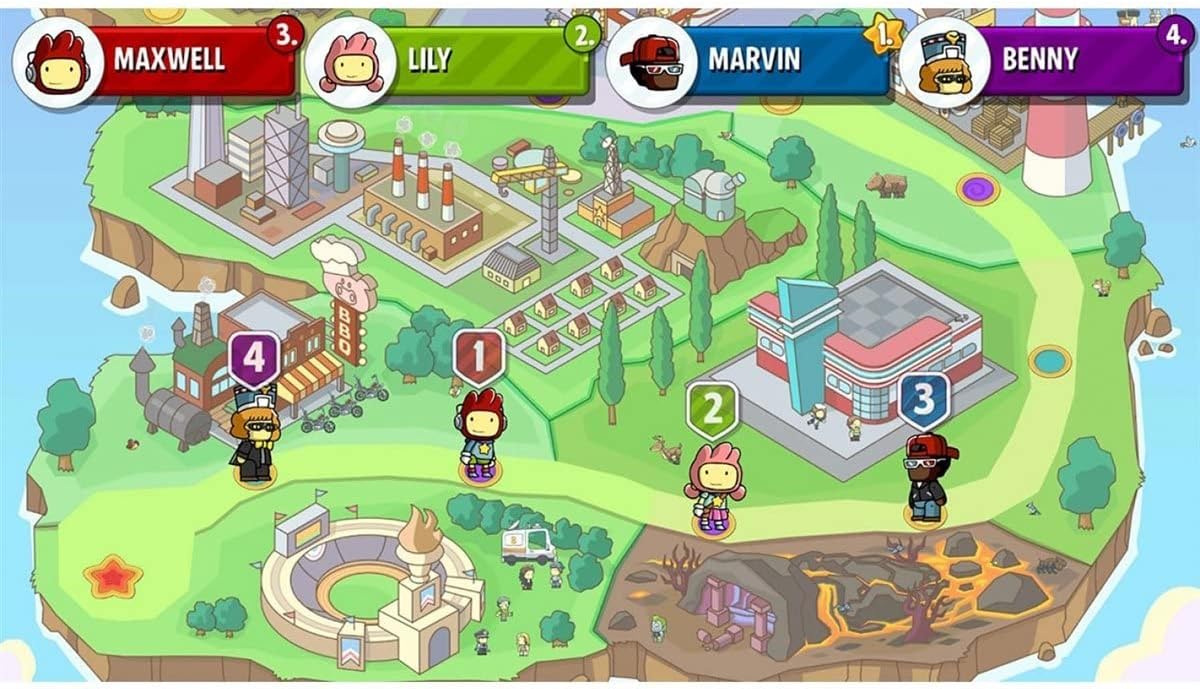Select the purple swirl map space
This screenshot has width=1200, height=689.
(x=977, y=188)
